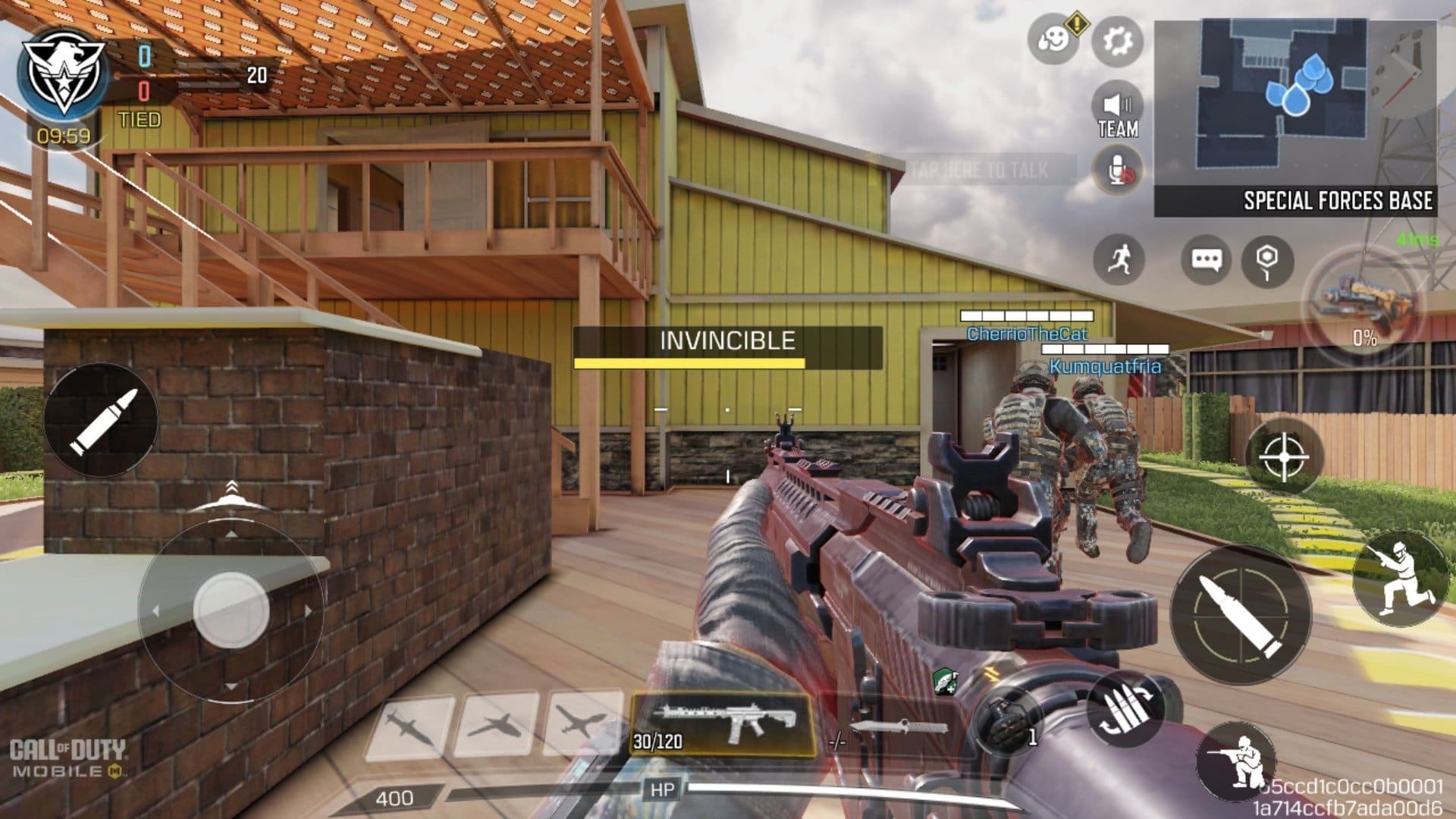
Task: Open the quick chat message bubble
Action: click(1206, 260)
